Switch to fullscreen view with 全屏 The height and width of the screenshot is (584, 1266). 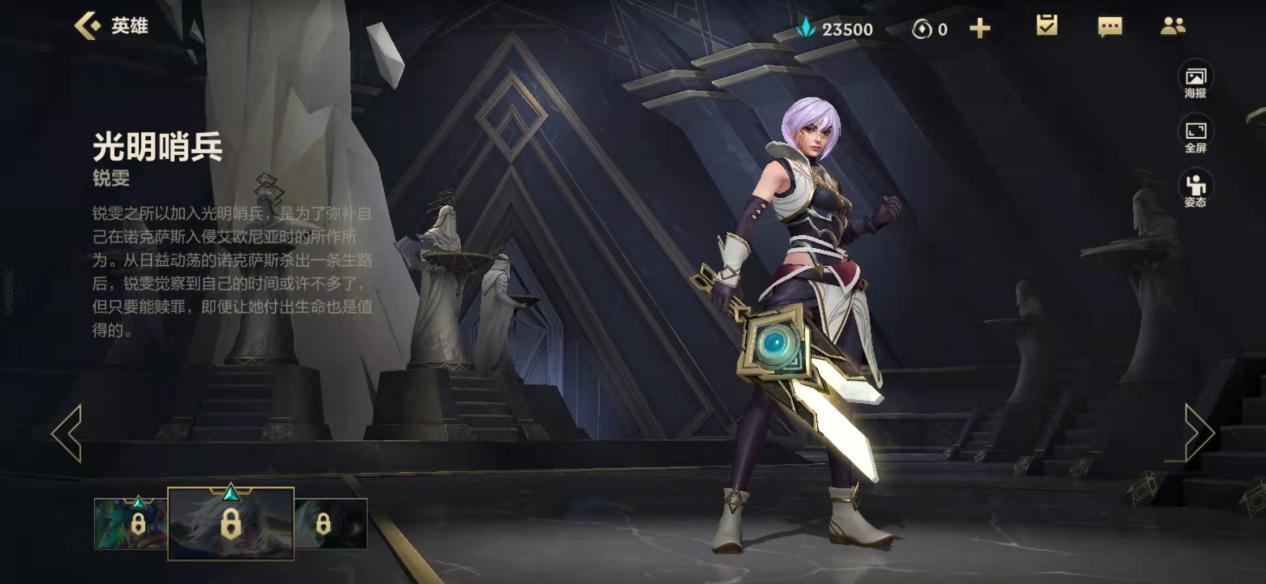(x=1195, y=135)
